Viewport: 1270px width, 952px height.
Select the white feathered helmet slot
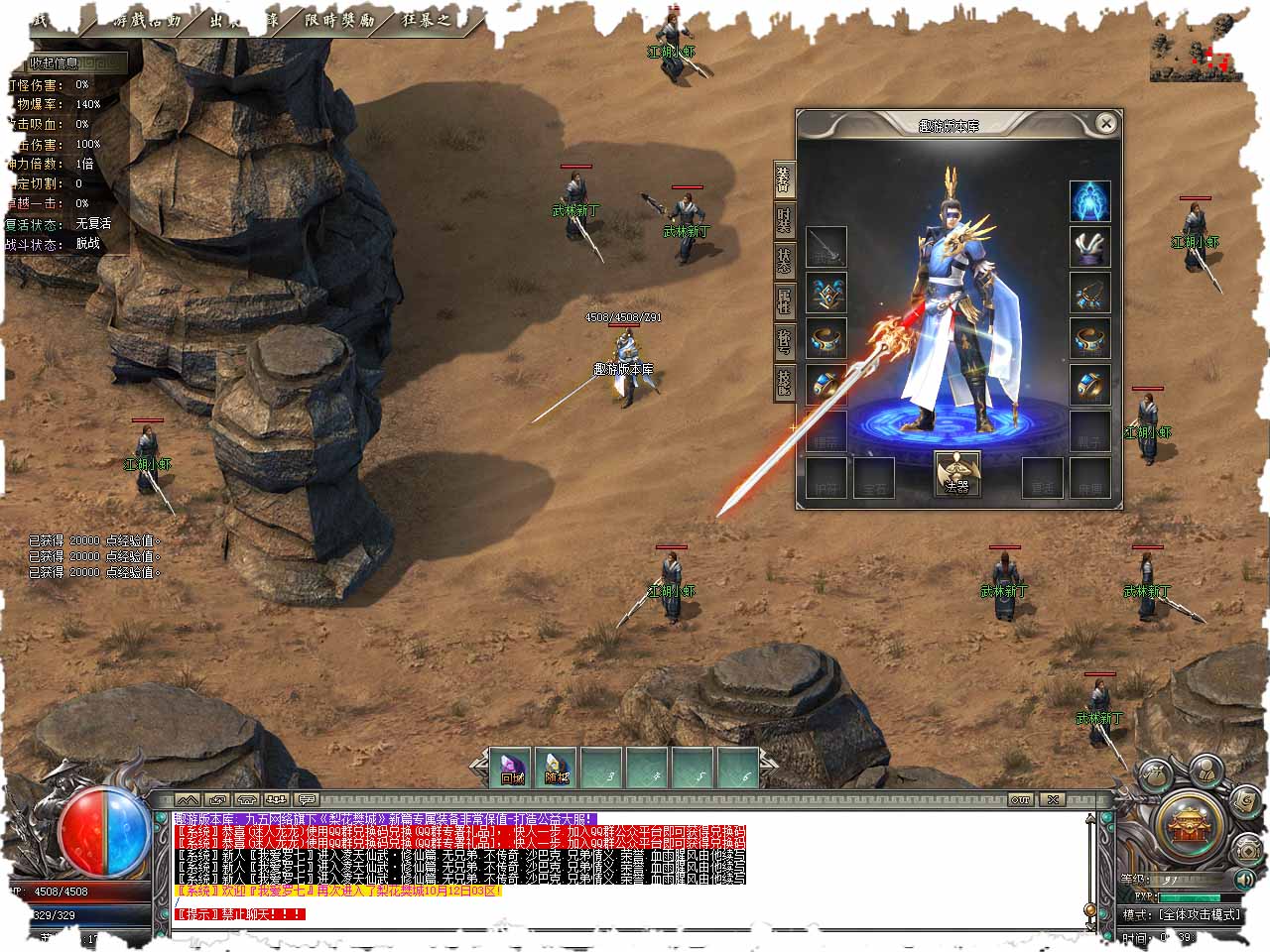[1090, 248]
